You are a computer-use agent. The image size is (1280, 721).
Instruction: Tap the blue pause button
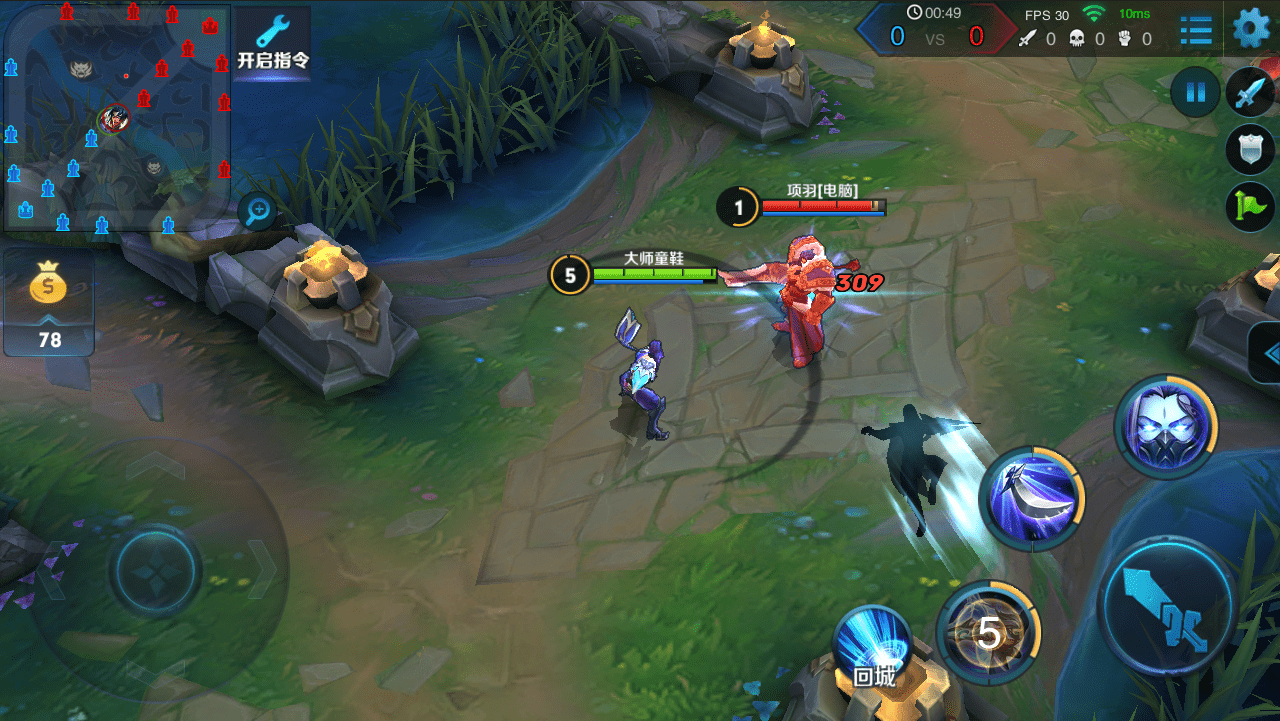[1195, 93]
